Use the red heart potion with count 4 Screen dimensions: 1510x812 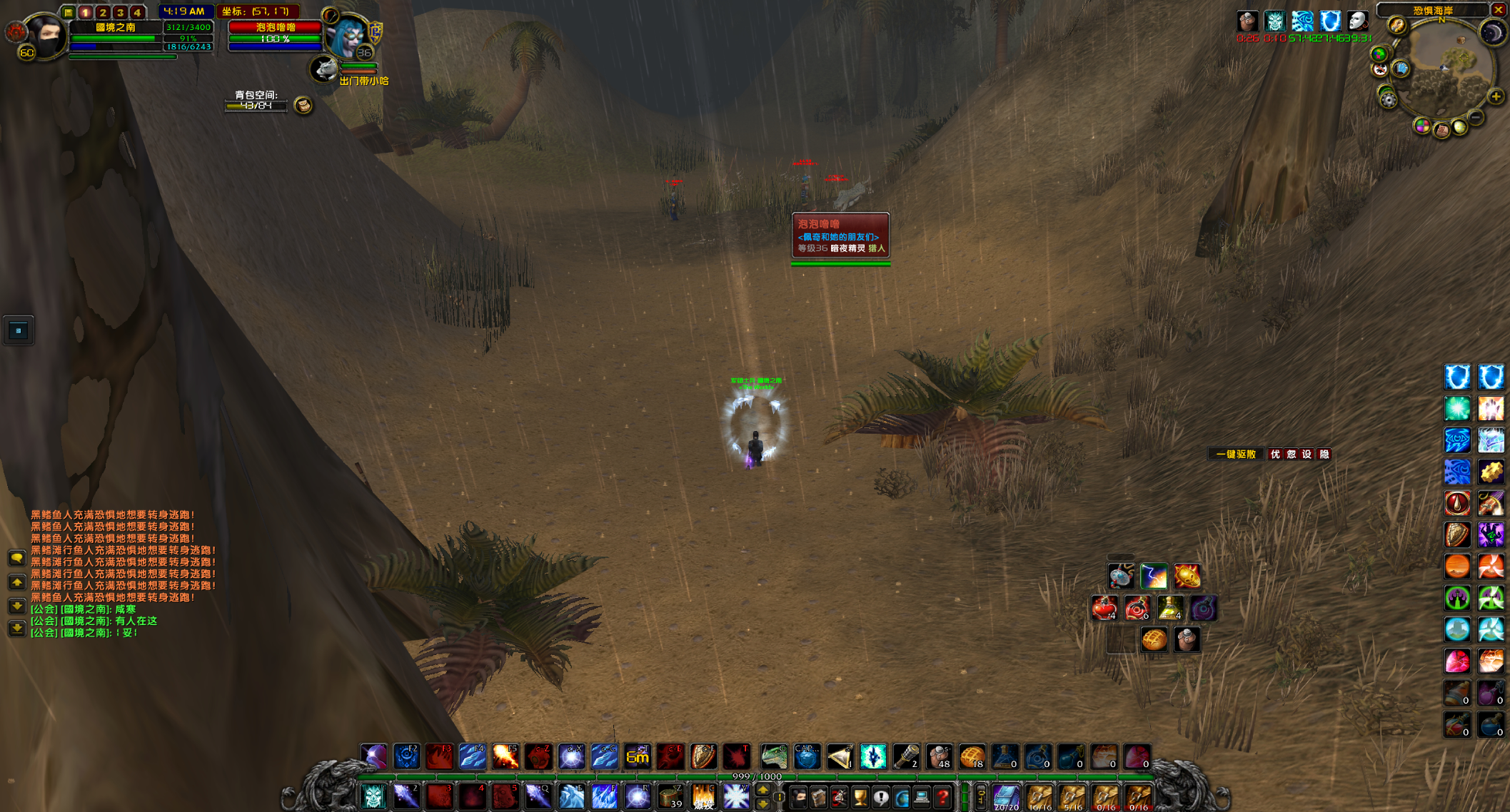[x=1104, y=609]
